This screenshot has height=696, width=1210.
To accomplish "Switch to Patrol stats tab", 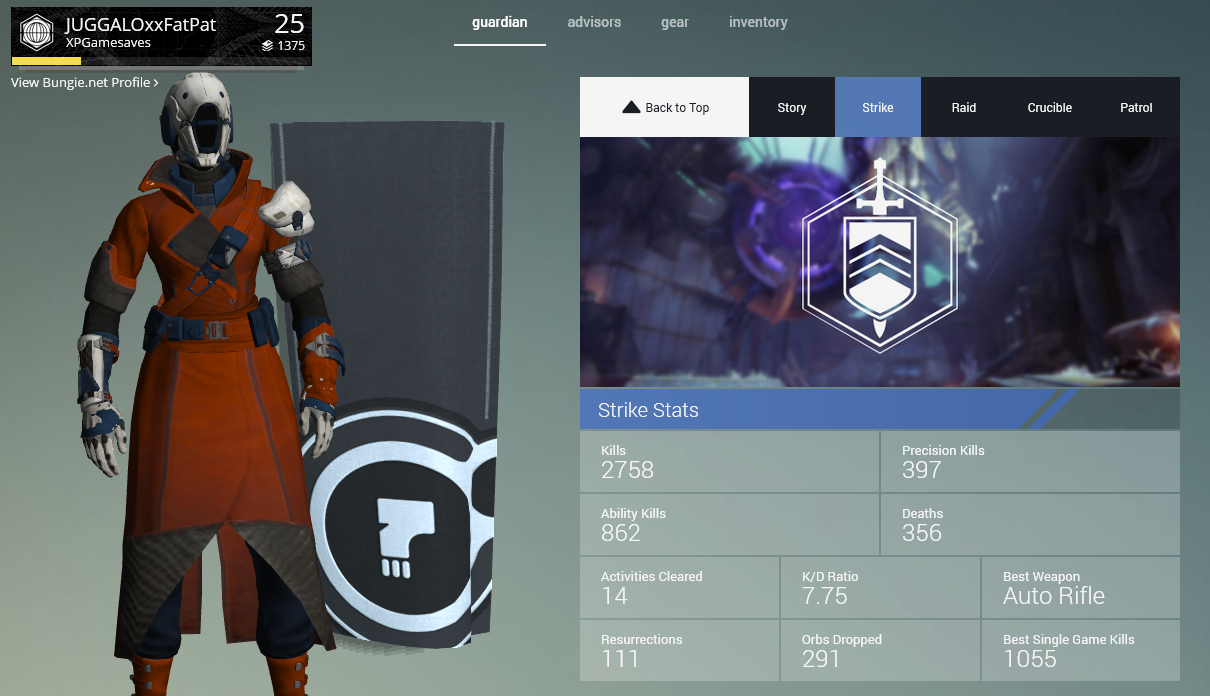I will click(1136, 108).
